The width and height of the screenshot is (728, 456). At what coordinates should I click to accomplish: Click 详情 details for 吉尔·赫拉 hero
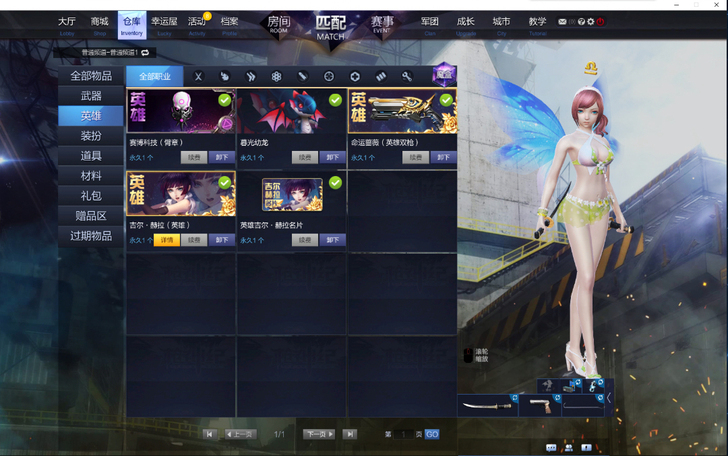click(x=166, y=240)
